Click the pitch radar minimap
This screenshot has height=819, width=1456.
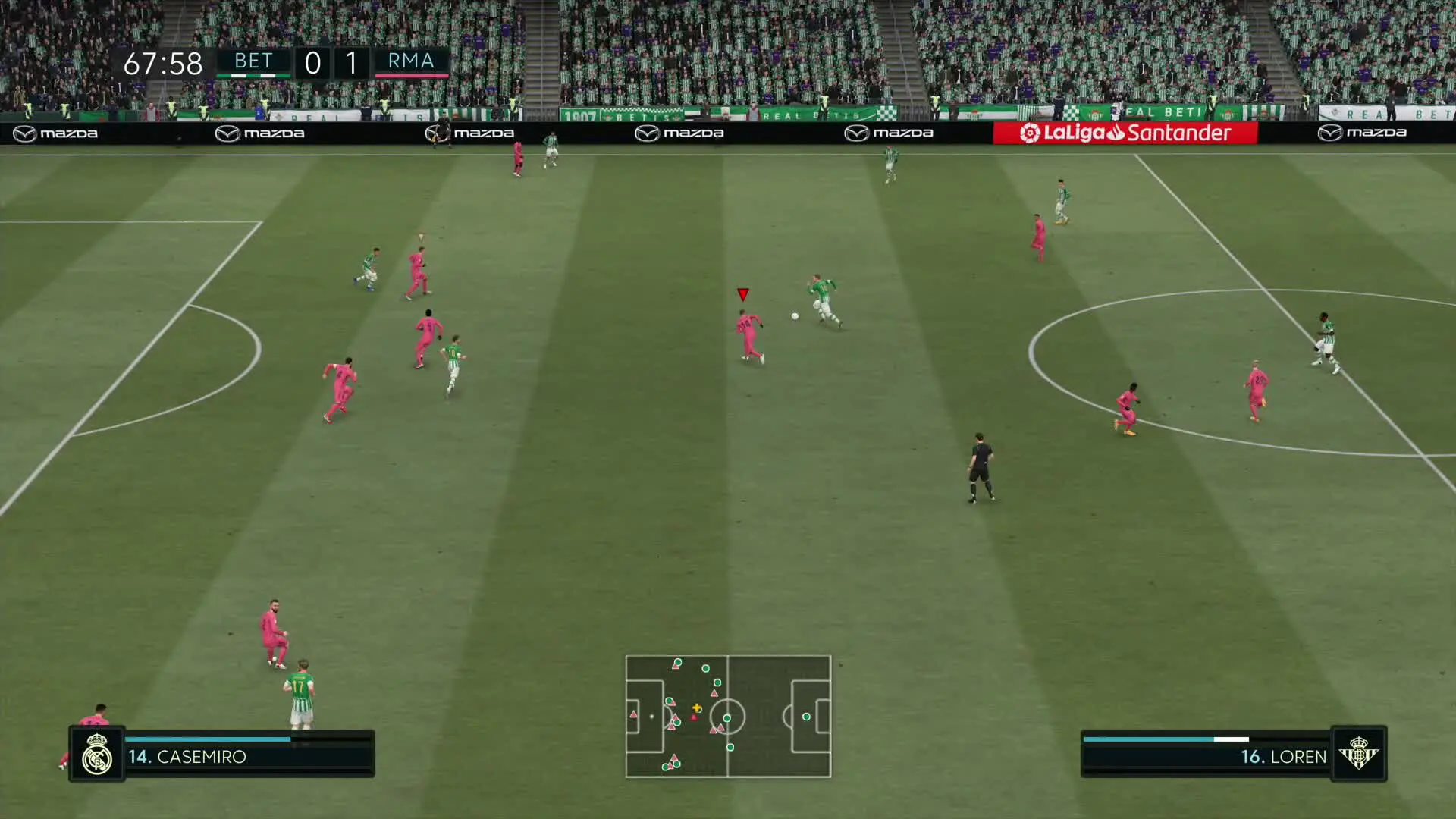(728, 717)
